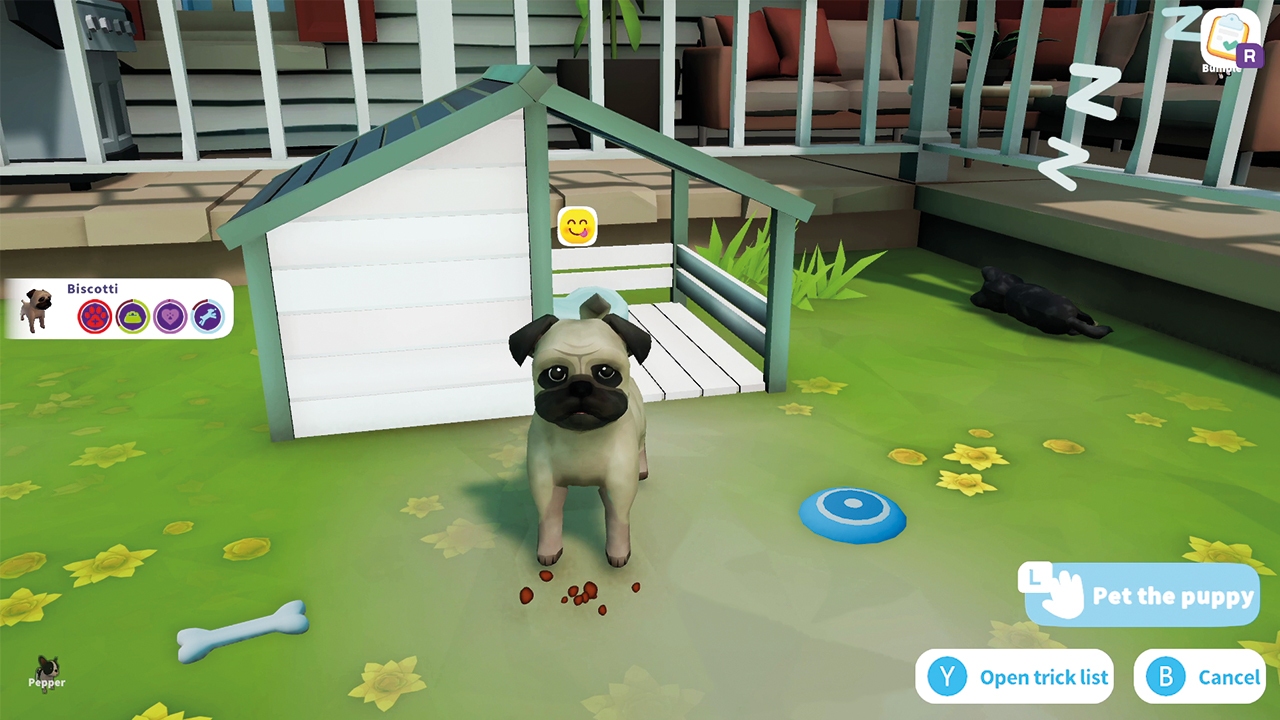Cancel the current interaction
The height and width of the screenshot is (720, 1280).
(1200, 677)
